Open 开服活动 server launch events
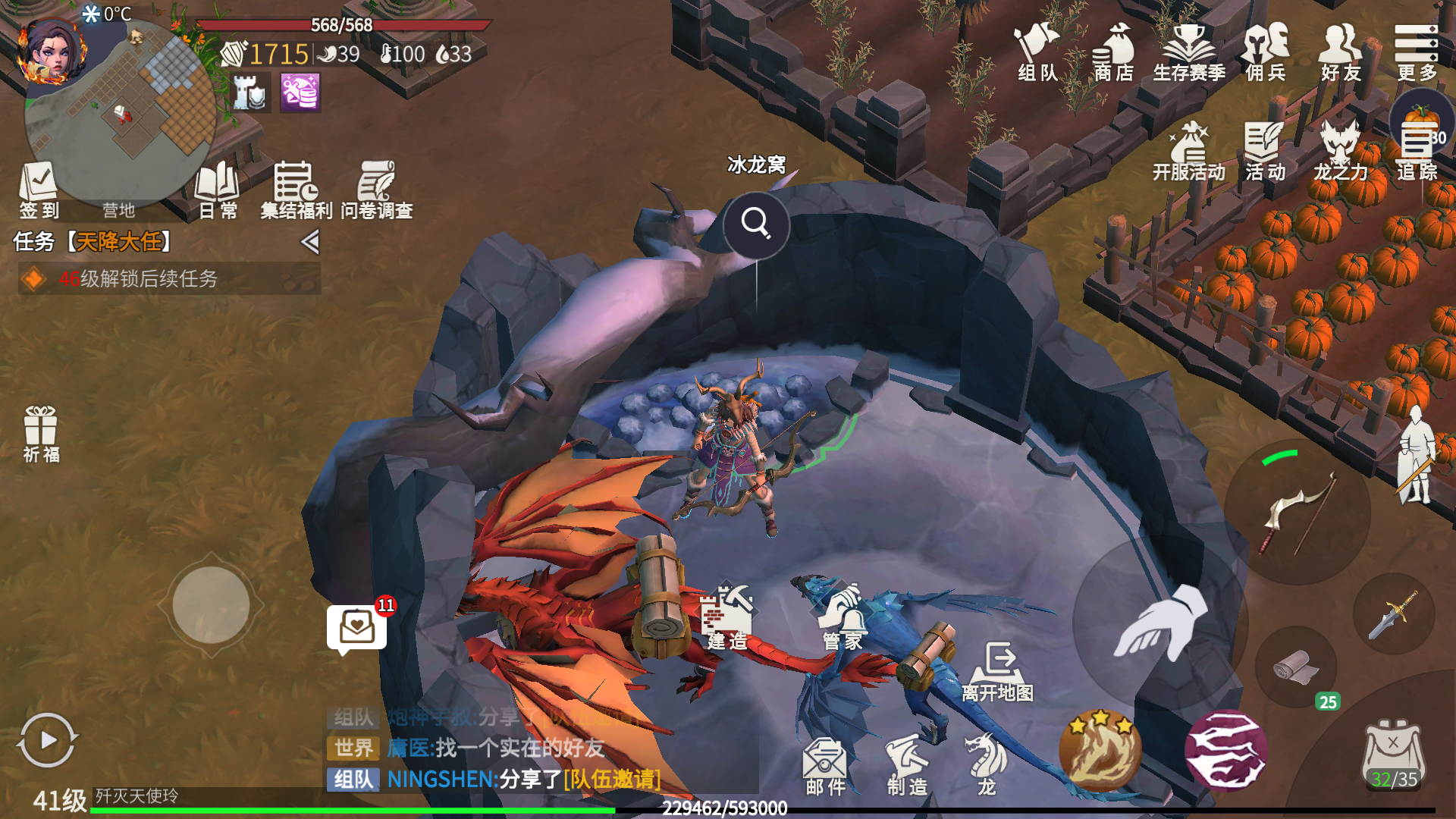The height and width of the screenshot is (819, 1456). coord(1188,152)
